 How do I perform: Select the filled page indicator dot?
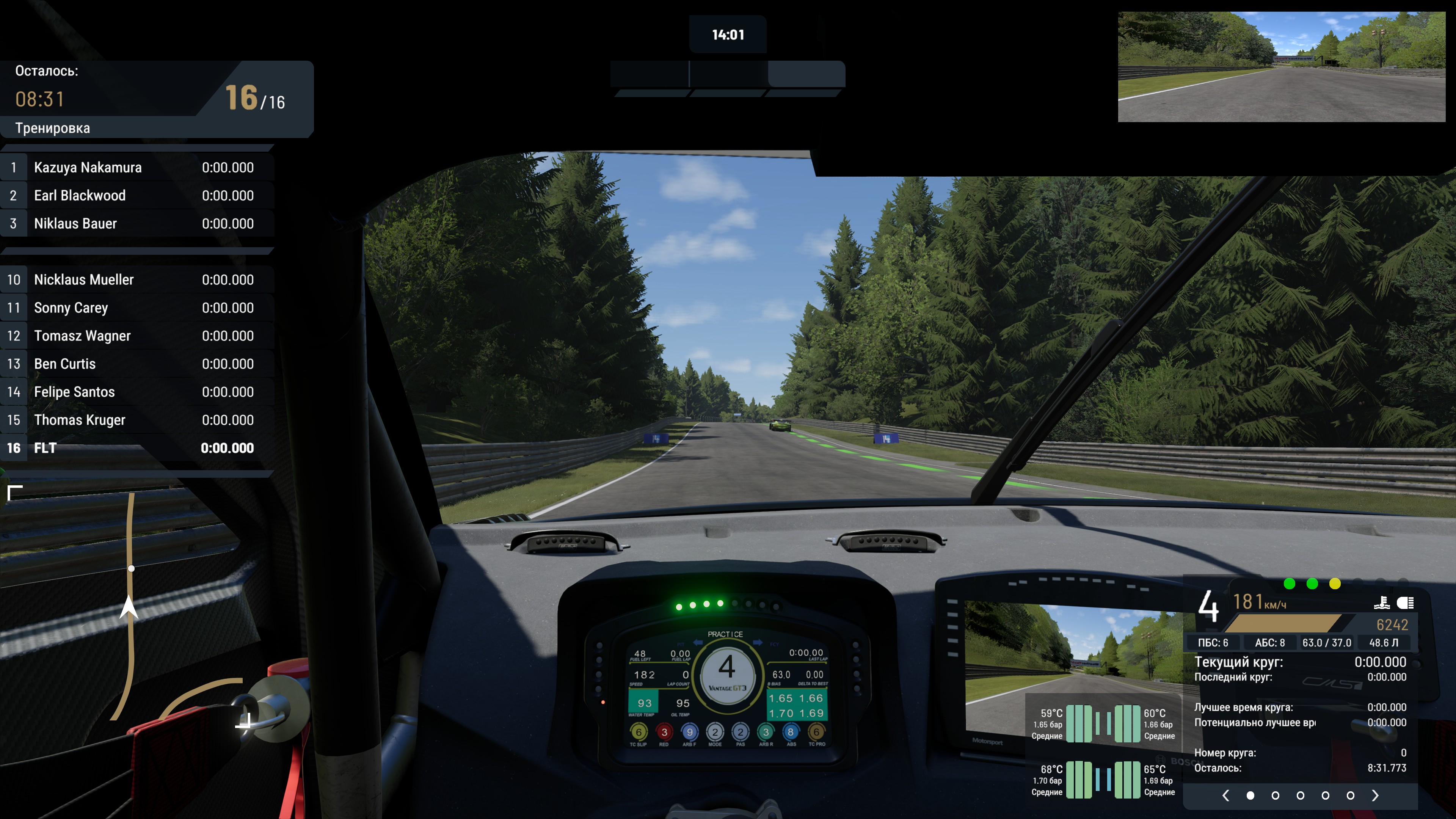(1250, 795)
